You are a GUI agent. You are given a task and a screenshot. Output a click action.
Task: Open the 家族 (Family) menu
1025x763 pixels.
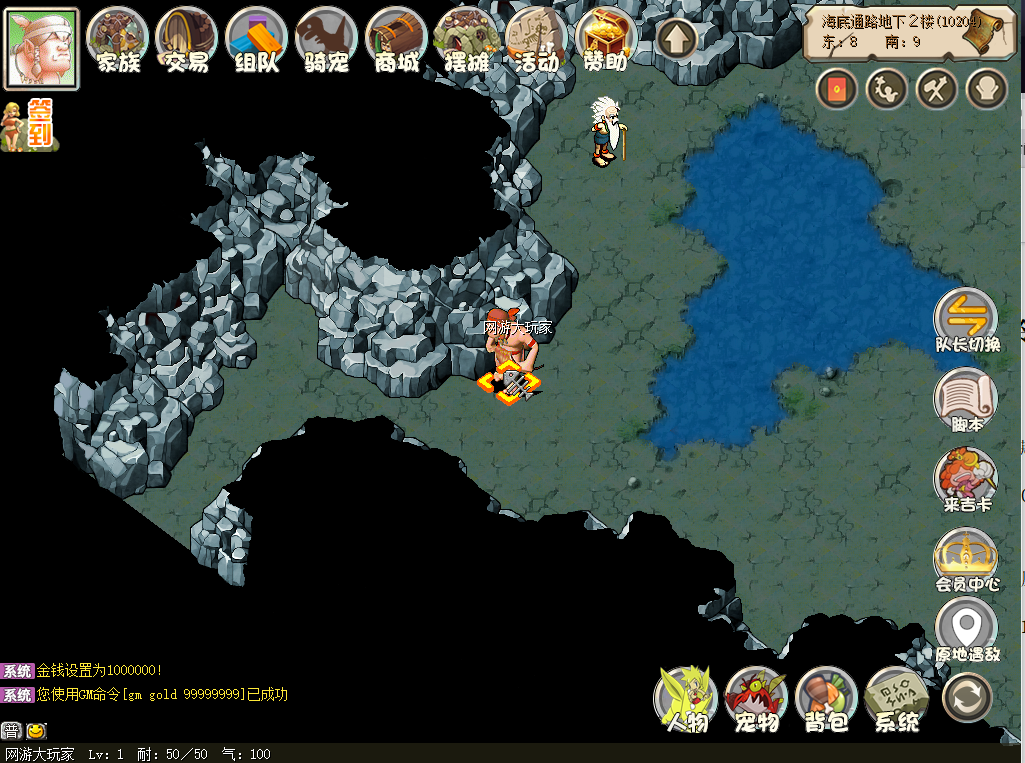(x=118, y=40)
